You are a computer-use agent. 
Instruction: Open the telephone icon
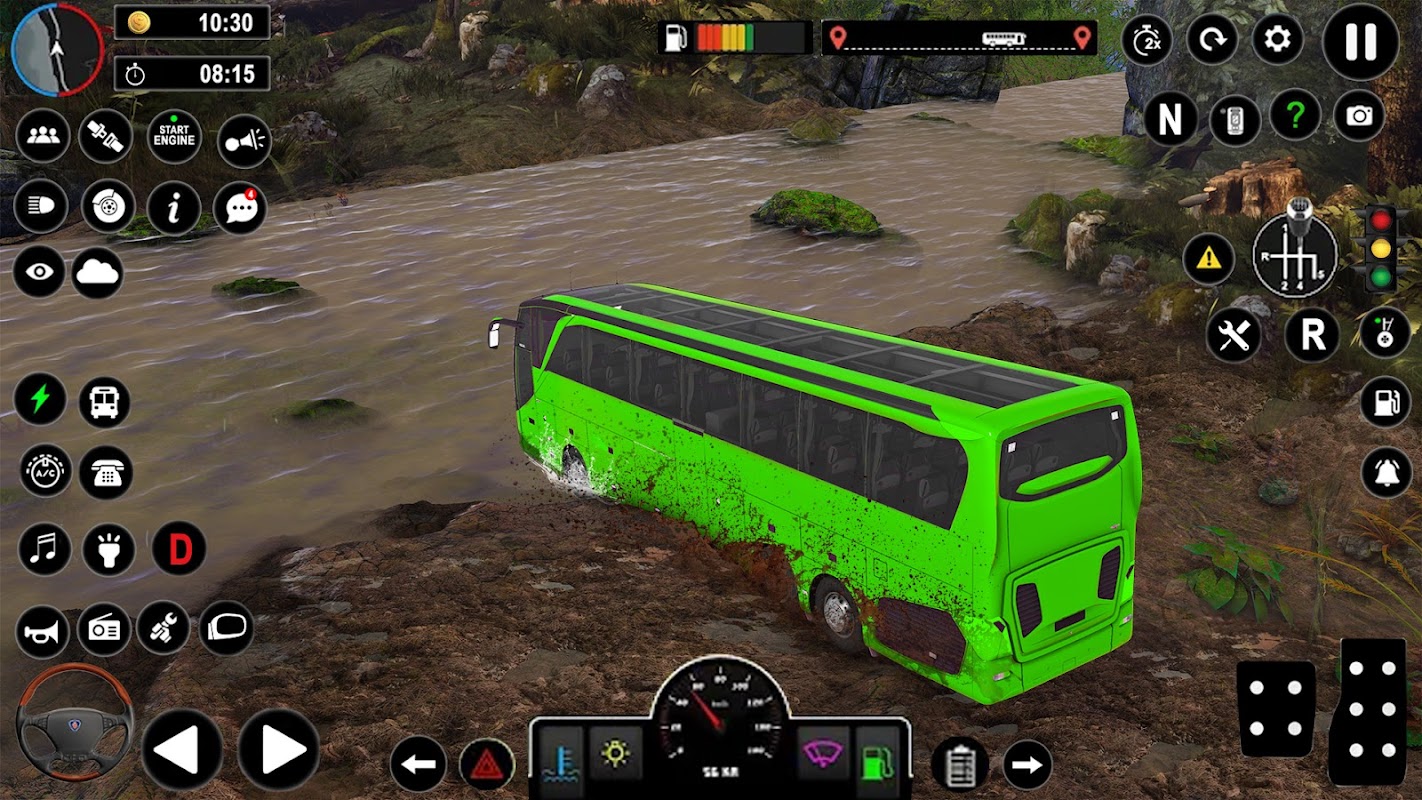pos(105,472)
